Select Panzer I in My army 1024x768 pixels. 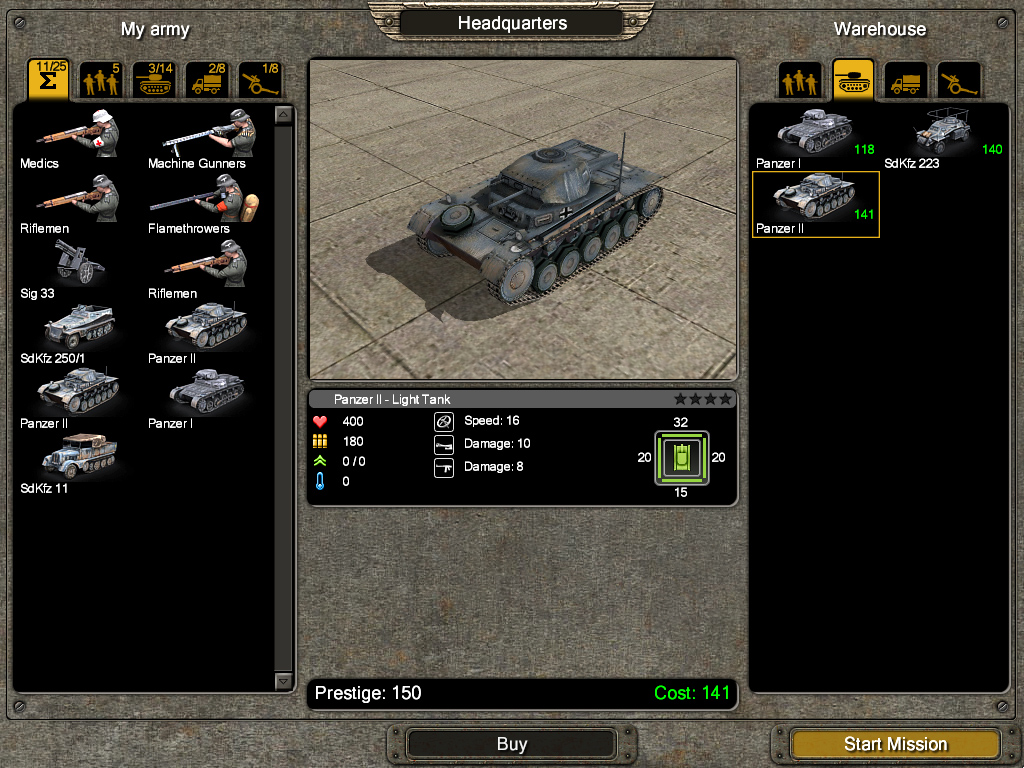(x=205, y=397)
